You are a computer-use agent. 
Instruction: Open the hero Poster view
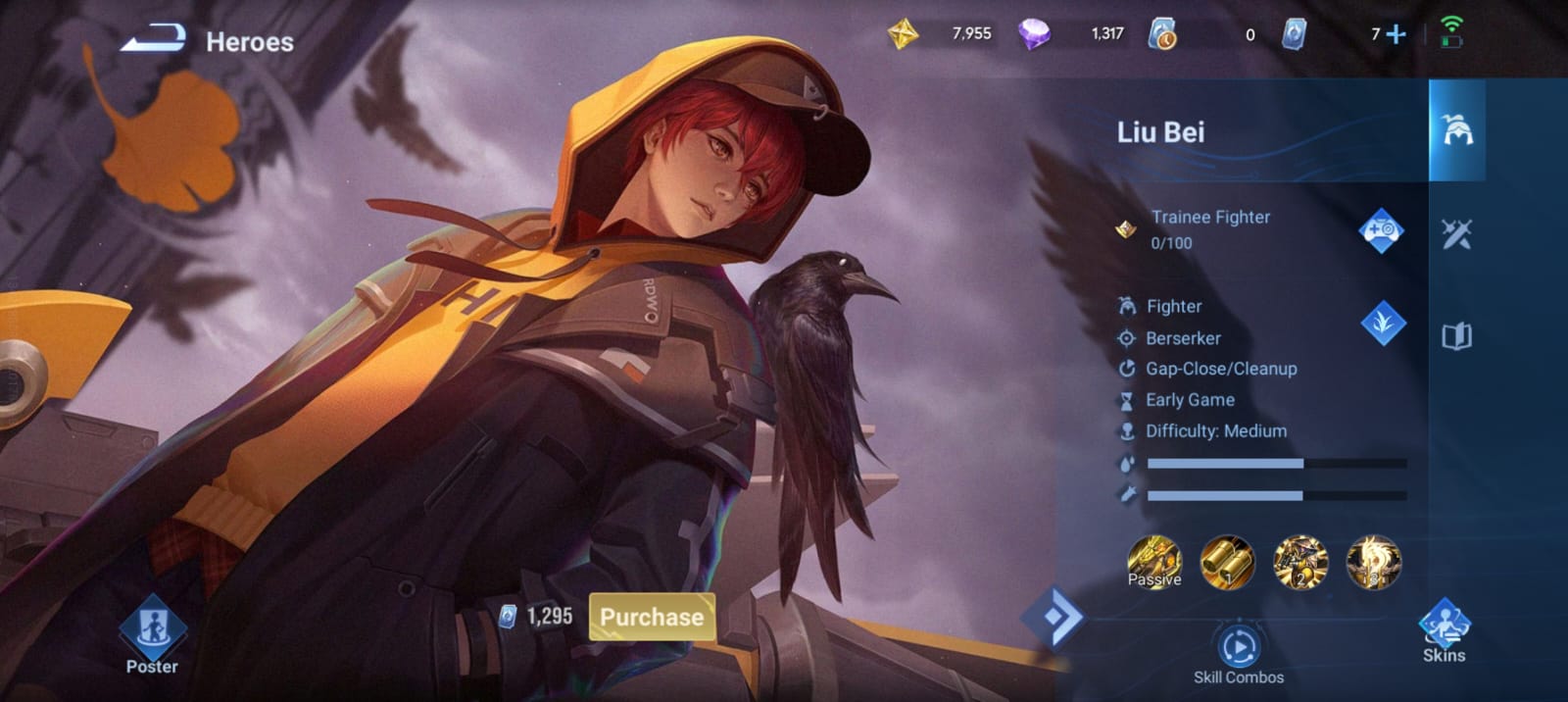pos(152,635)
